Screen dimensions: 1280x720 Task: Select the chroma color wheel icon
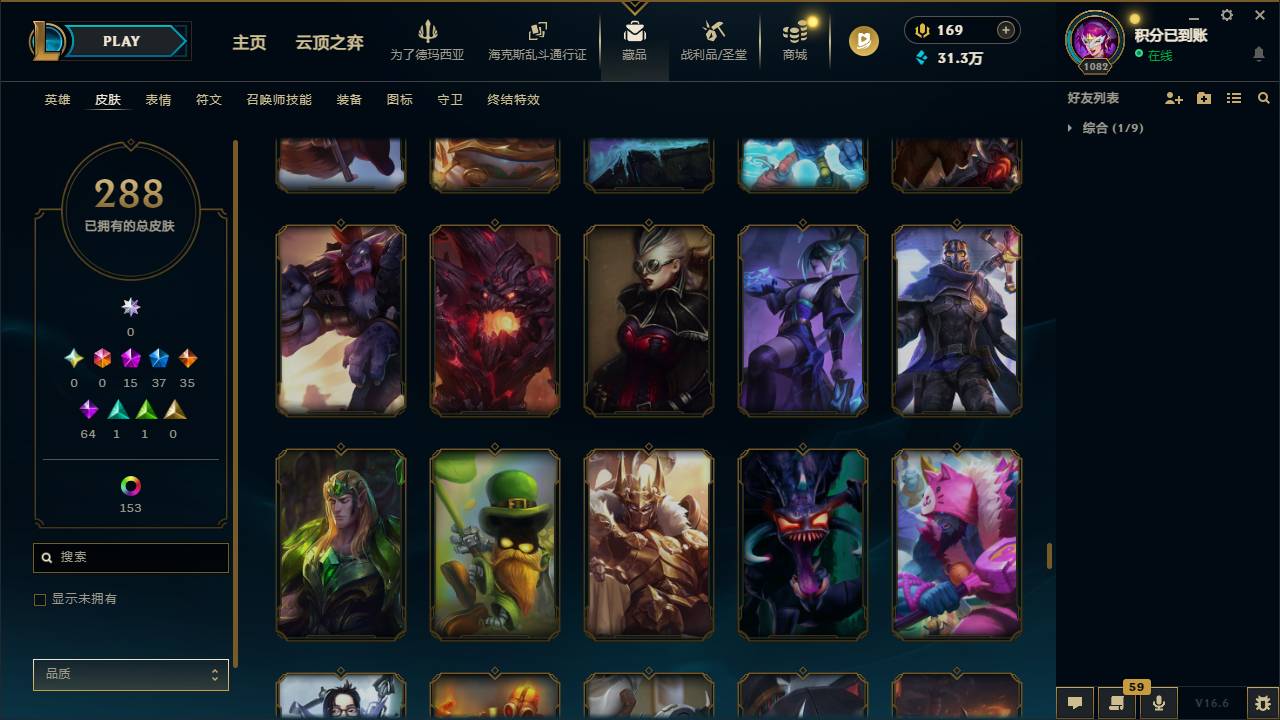coord(130,483)
